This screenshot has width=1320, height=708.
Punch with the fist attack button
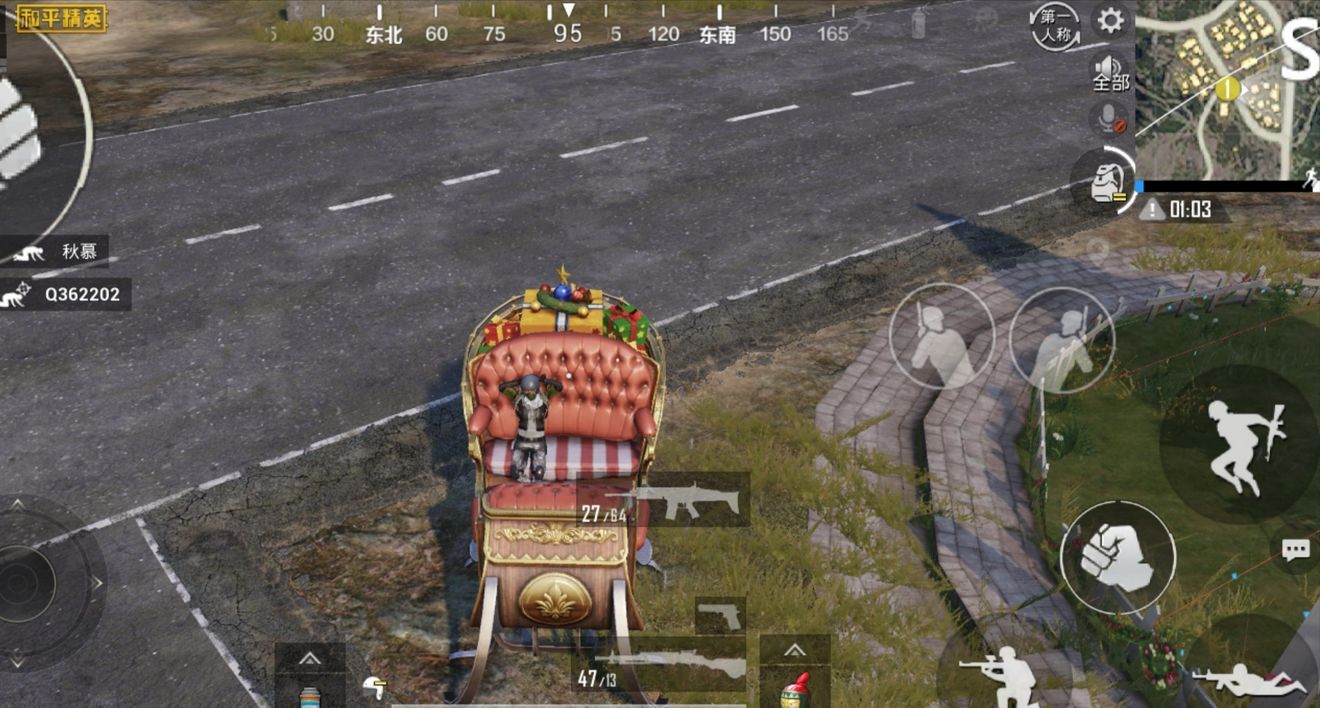click(1117, 557)
